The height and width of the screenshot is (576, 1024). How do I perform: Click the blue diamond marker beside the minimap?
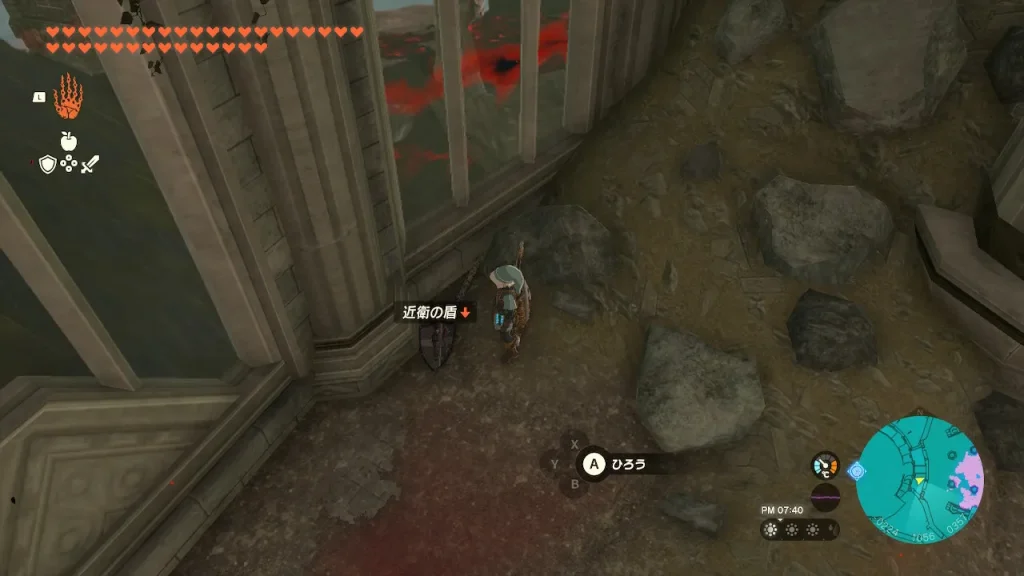point(857,468)
